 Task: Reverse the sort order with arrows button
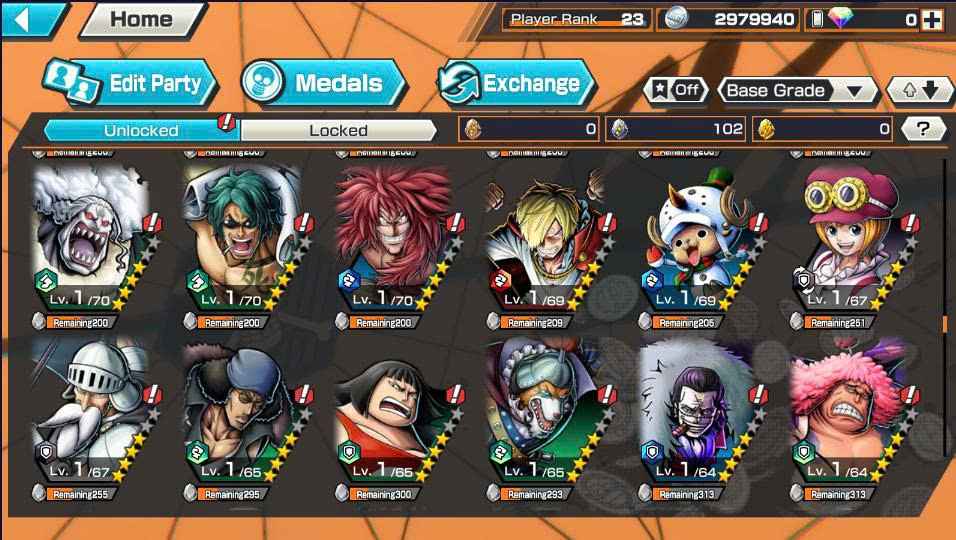click(x=921, y=90)
